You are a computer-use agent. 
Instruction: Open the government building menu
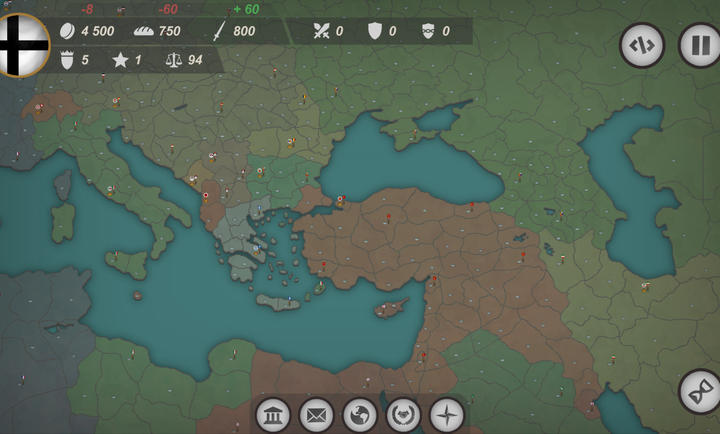(273, 414)
